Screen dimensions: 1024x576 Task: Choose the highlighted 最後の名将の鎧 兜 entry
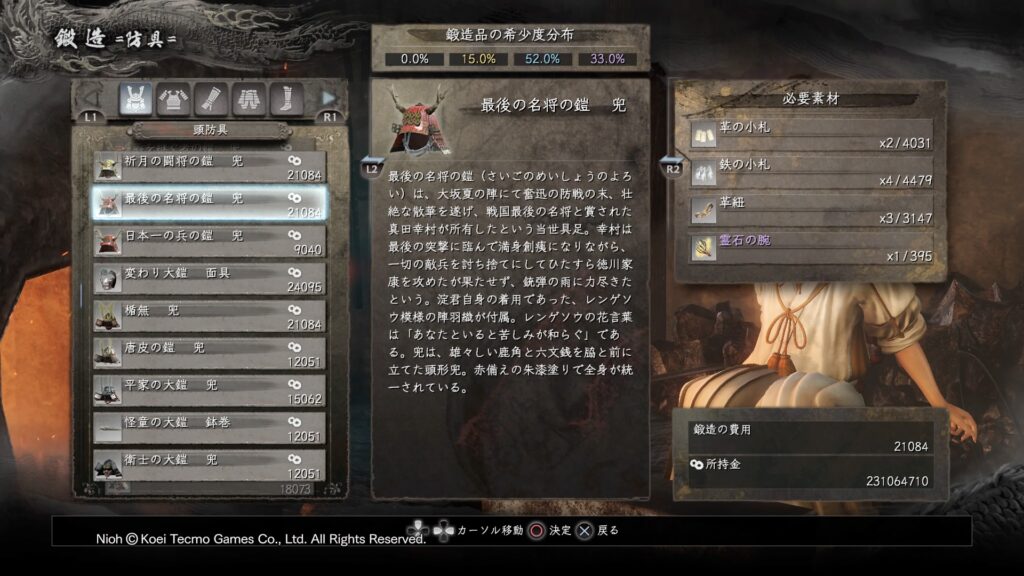[x=210, y=204]
